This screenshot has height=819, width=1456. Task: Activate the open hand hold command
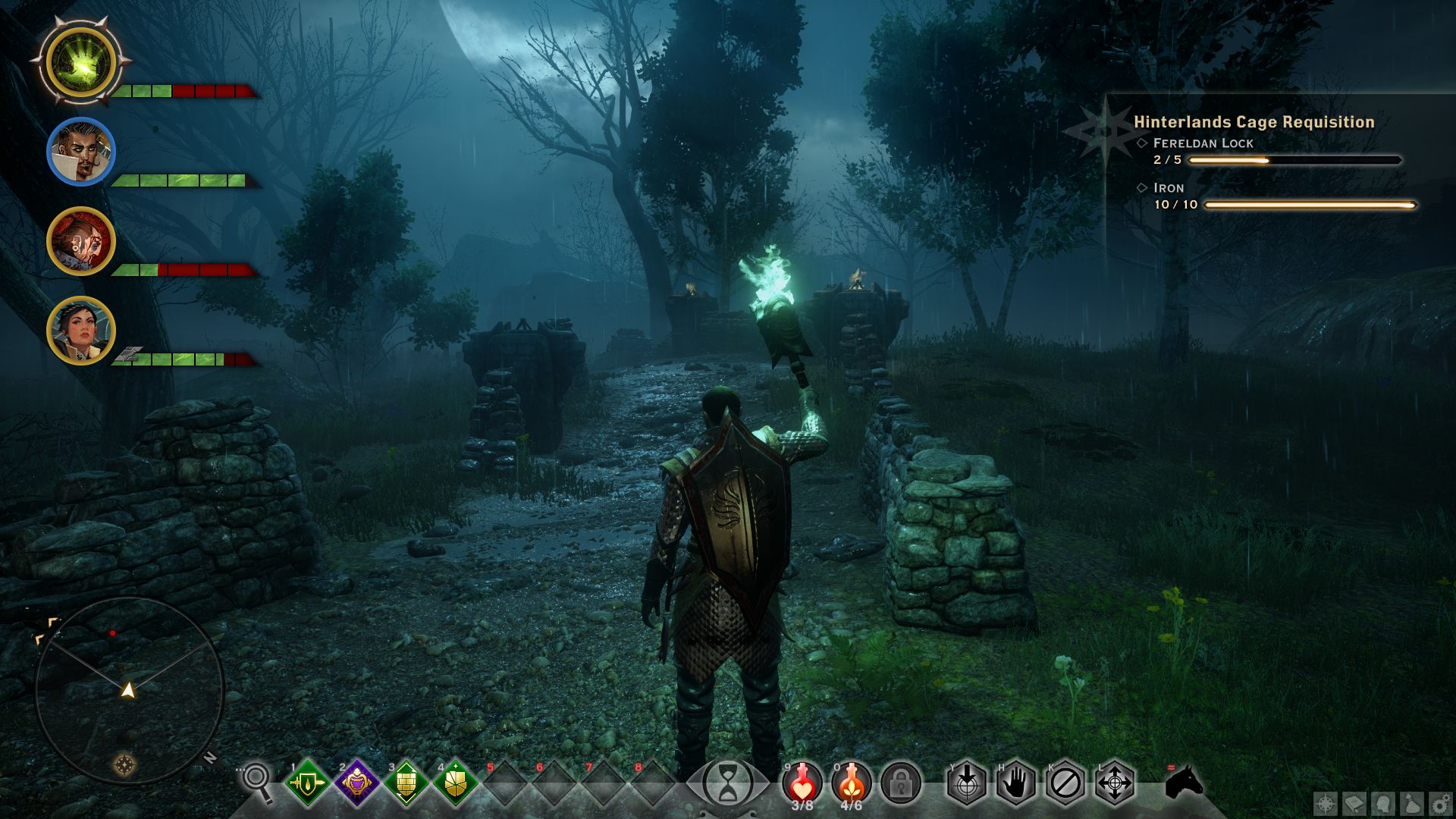[x=1016, y=783]
